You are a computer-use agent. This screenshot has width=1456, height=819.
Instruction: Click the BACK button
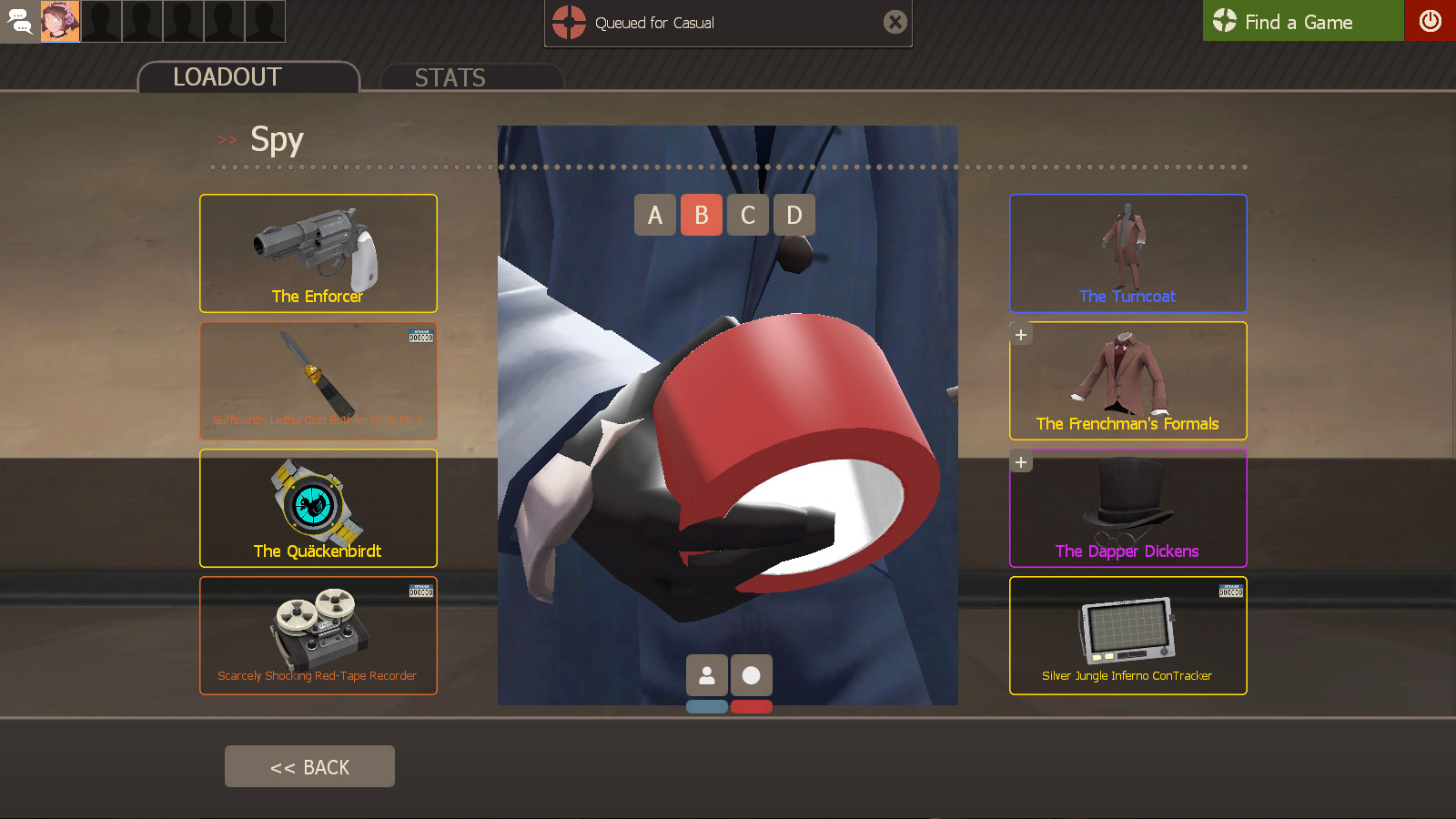pos(309,765)
